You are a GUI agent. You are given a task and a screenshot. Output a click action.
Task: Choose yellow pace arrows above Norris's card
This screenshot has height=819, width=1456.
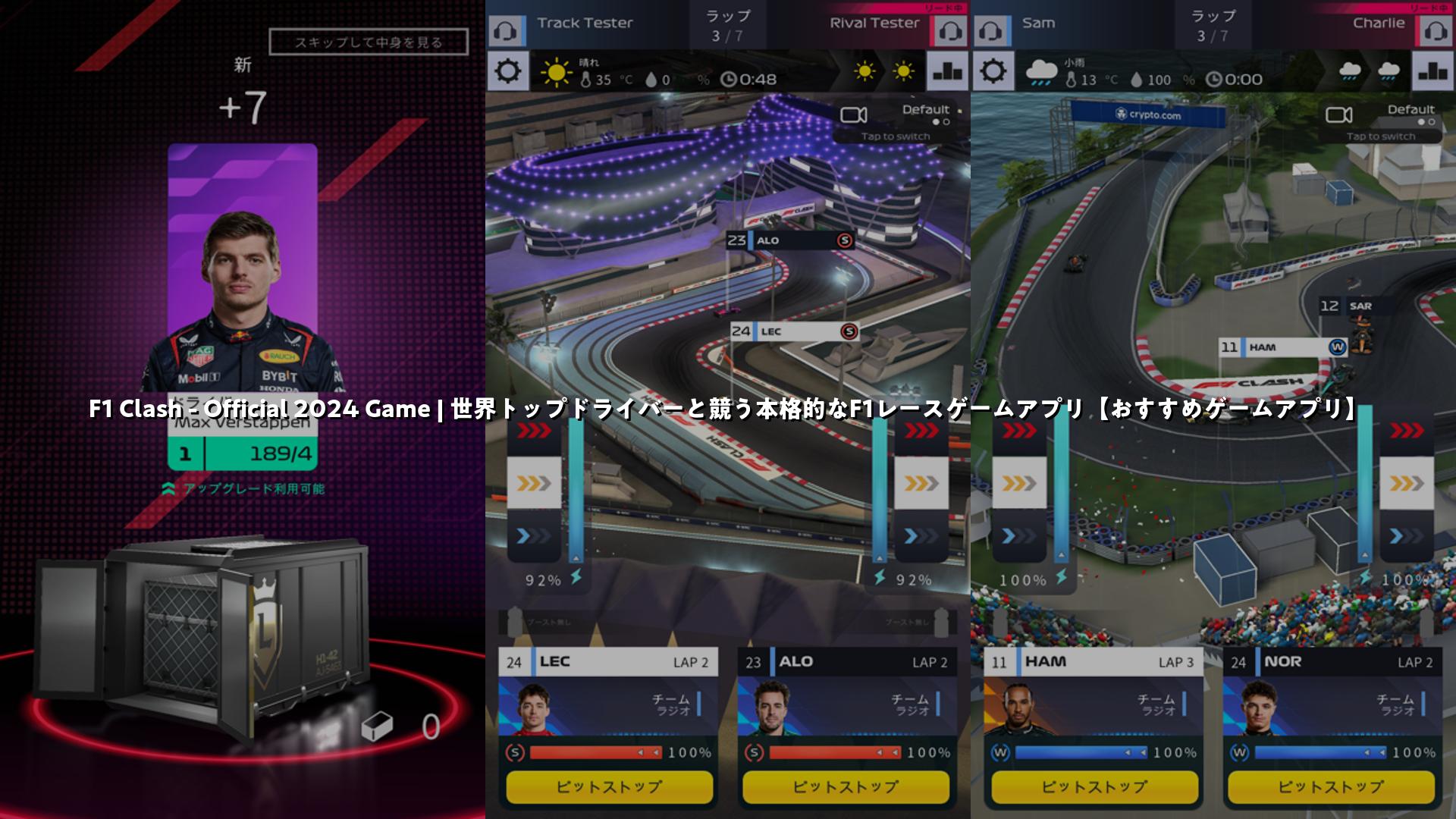tap(1407, 483)
